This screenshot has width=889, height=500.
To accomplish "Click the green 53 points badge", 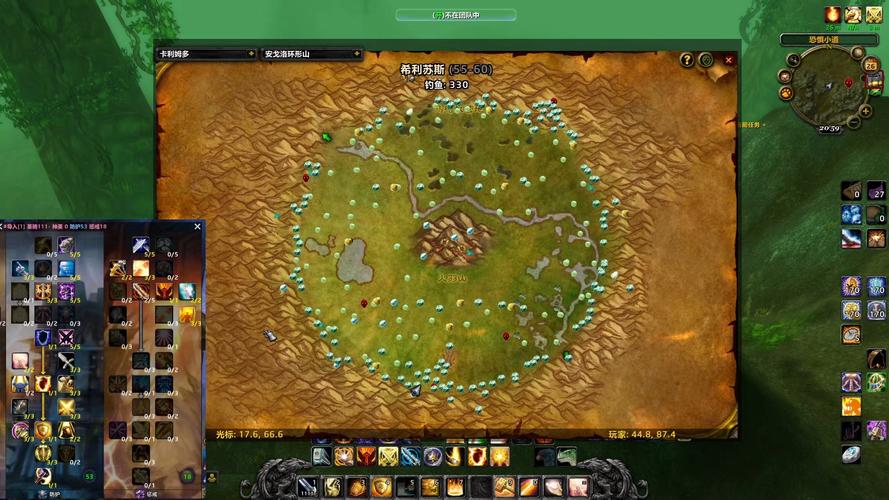I will click(90, 477).
